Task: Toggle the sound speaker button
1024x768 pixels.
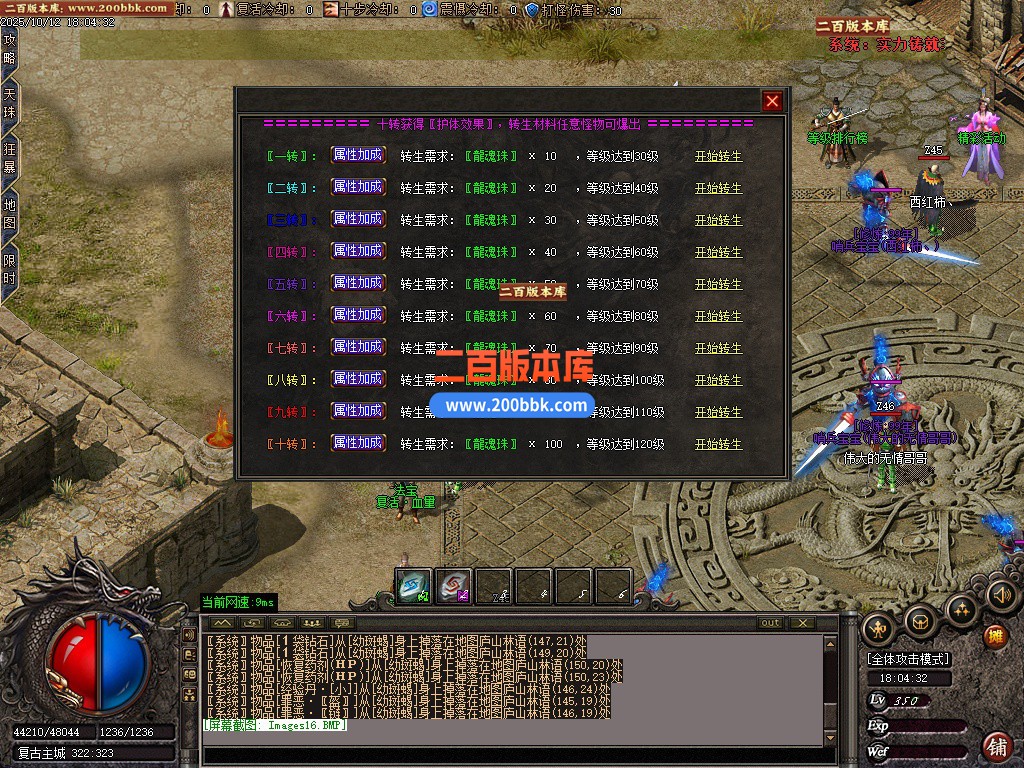Action: coord(1001,597)
